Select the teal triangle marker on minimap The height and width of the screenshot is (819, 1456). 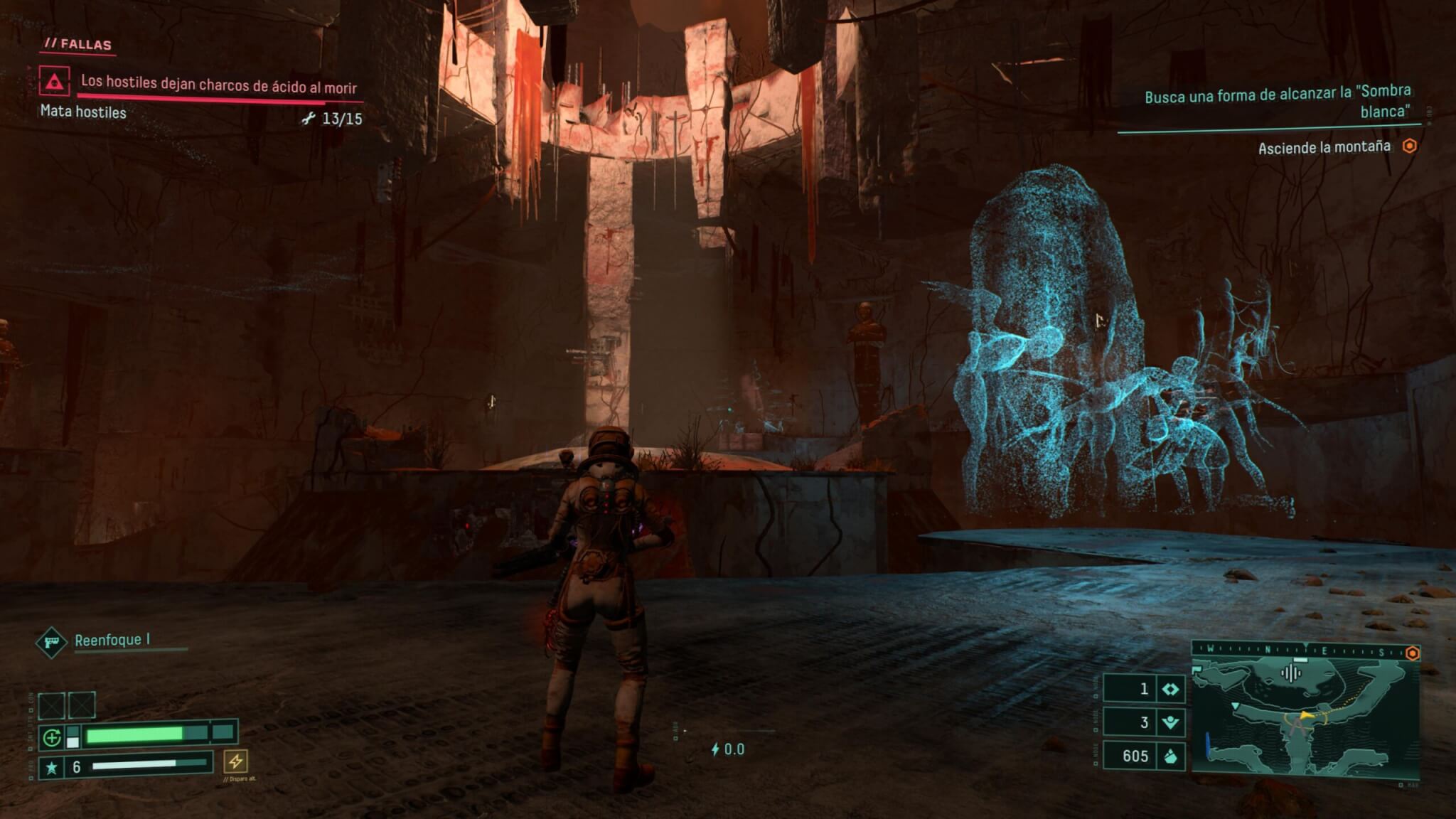pos(1236,705)
